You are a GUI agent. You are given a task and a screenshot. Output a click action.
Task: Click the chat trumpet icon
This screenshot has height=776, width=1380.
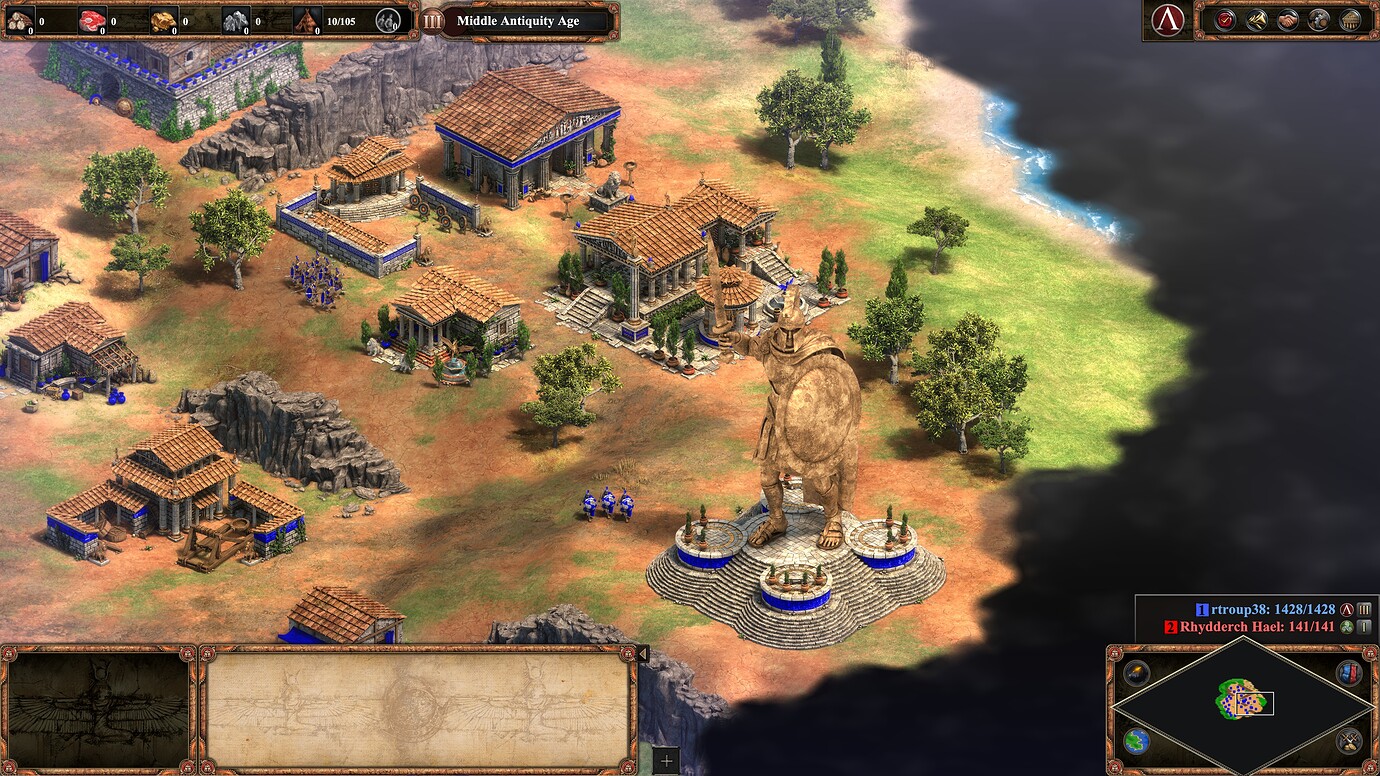(1256, 19)
